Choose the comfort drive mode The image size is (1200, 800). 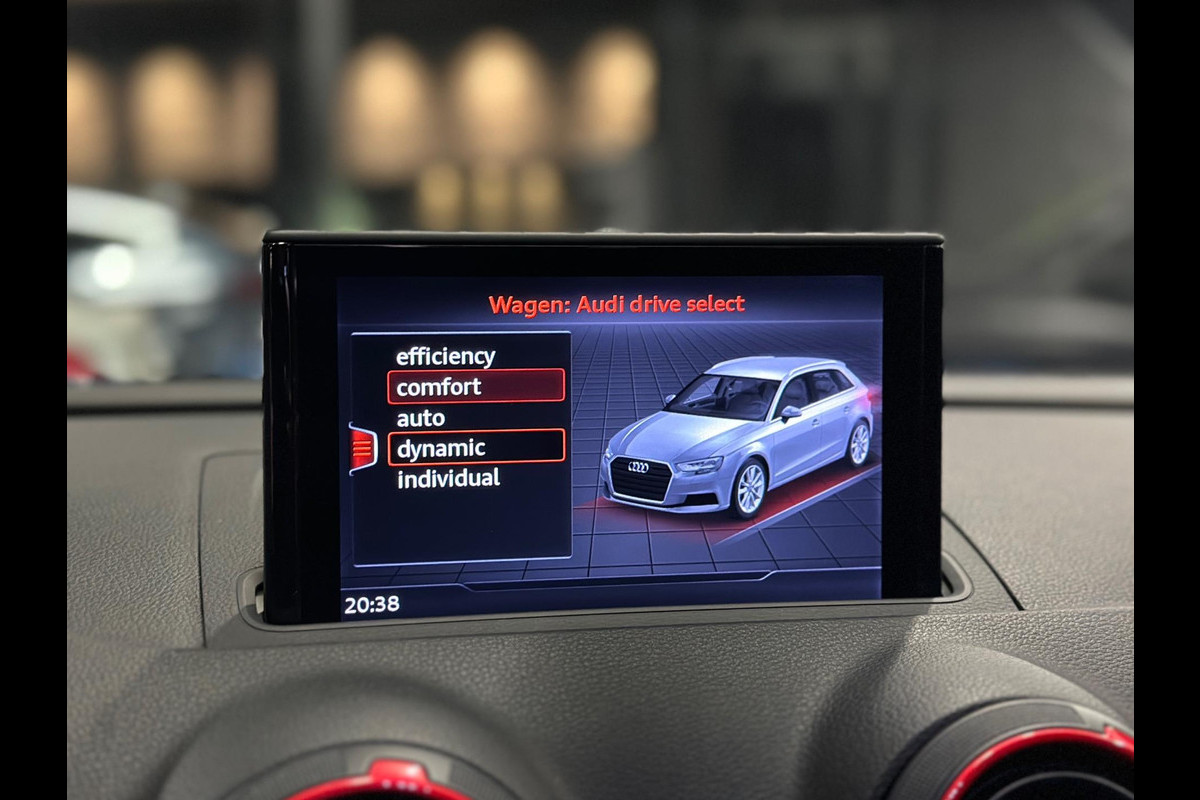point(475,386)
